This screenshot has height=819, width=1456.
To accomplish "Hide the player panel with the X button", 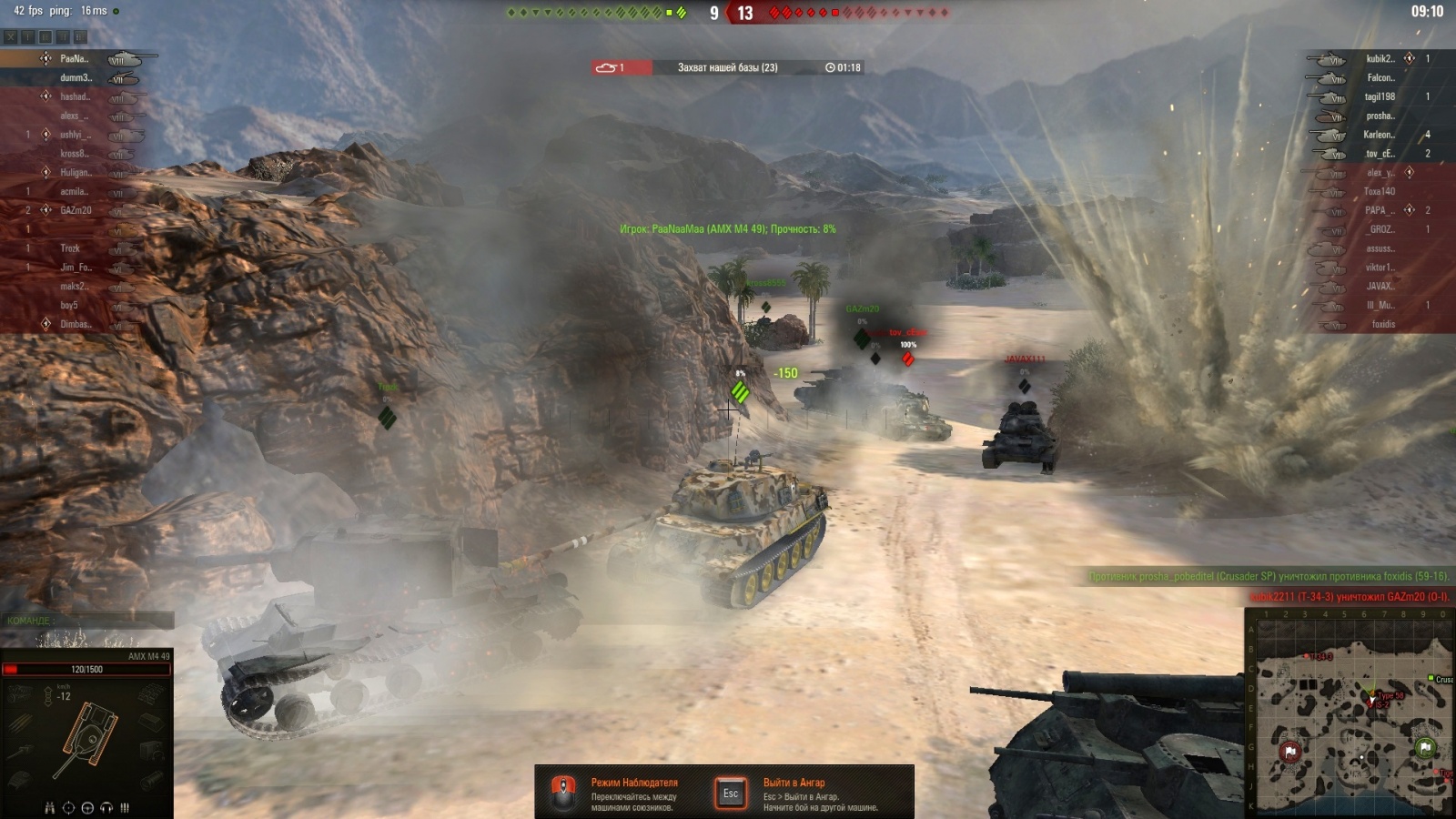I will coord(11,37).
